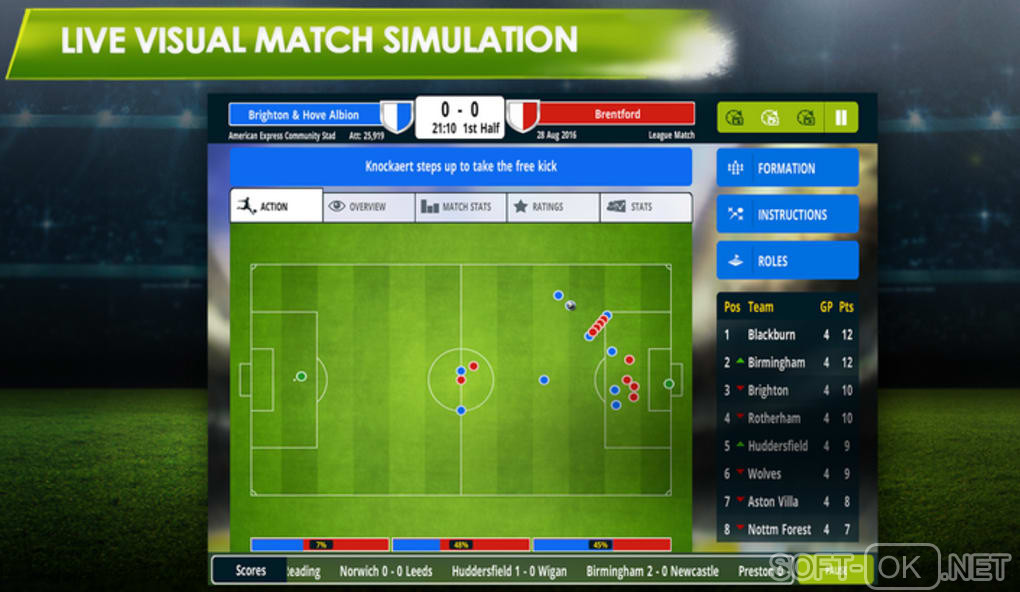The width and height of the screenshot is (1020, 592).
Task: Select the Nottm Forest table row
Action: tap(788, 529)
